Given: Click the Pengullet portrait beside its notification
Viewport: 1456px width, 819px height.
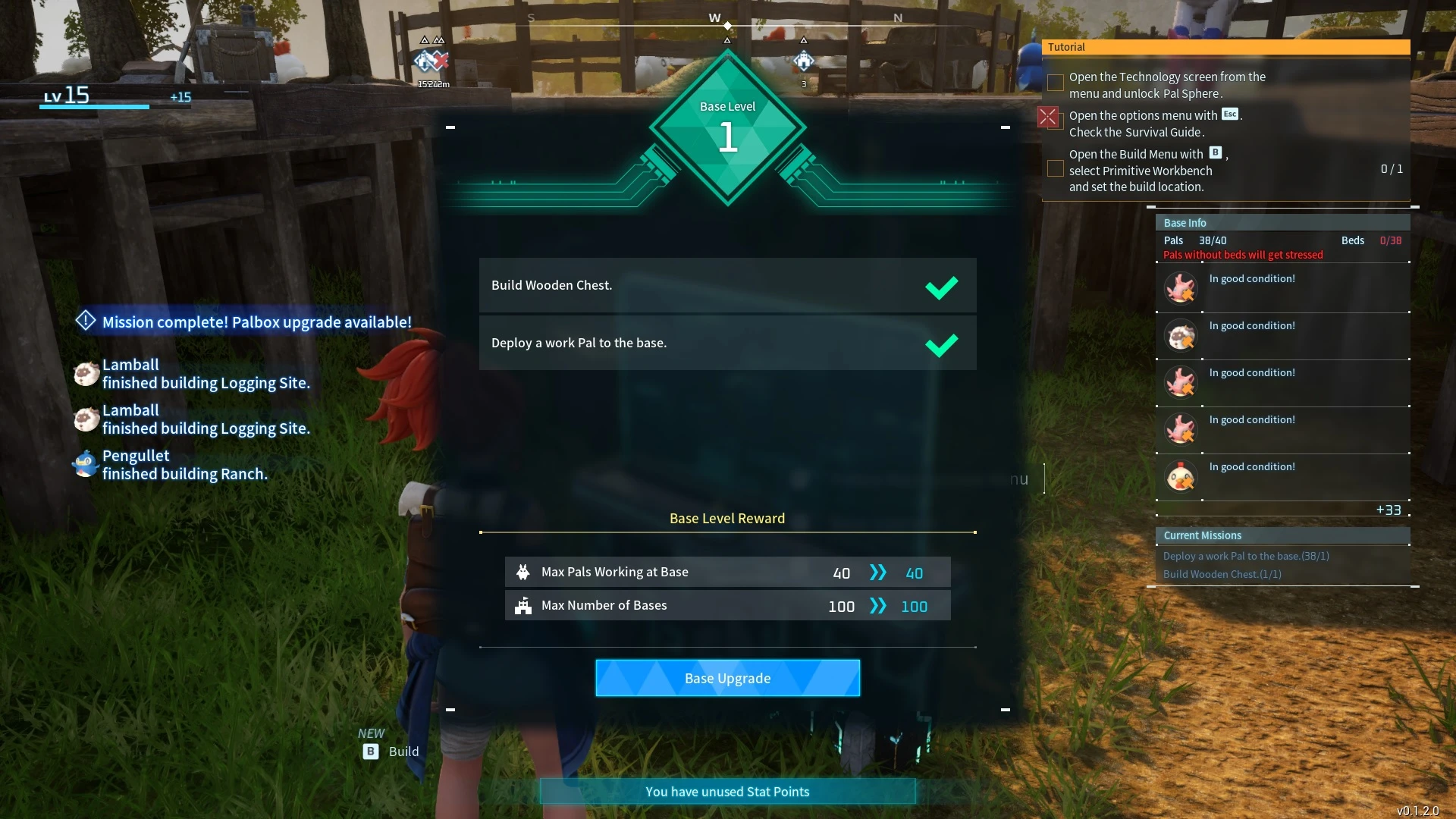Looking at the screenshot, I should click(85, 464).
